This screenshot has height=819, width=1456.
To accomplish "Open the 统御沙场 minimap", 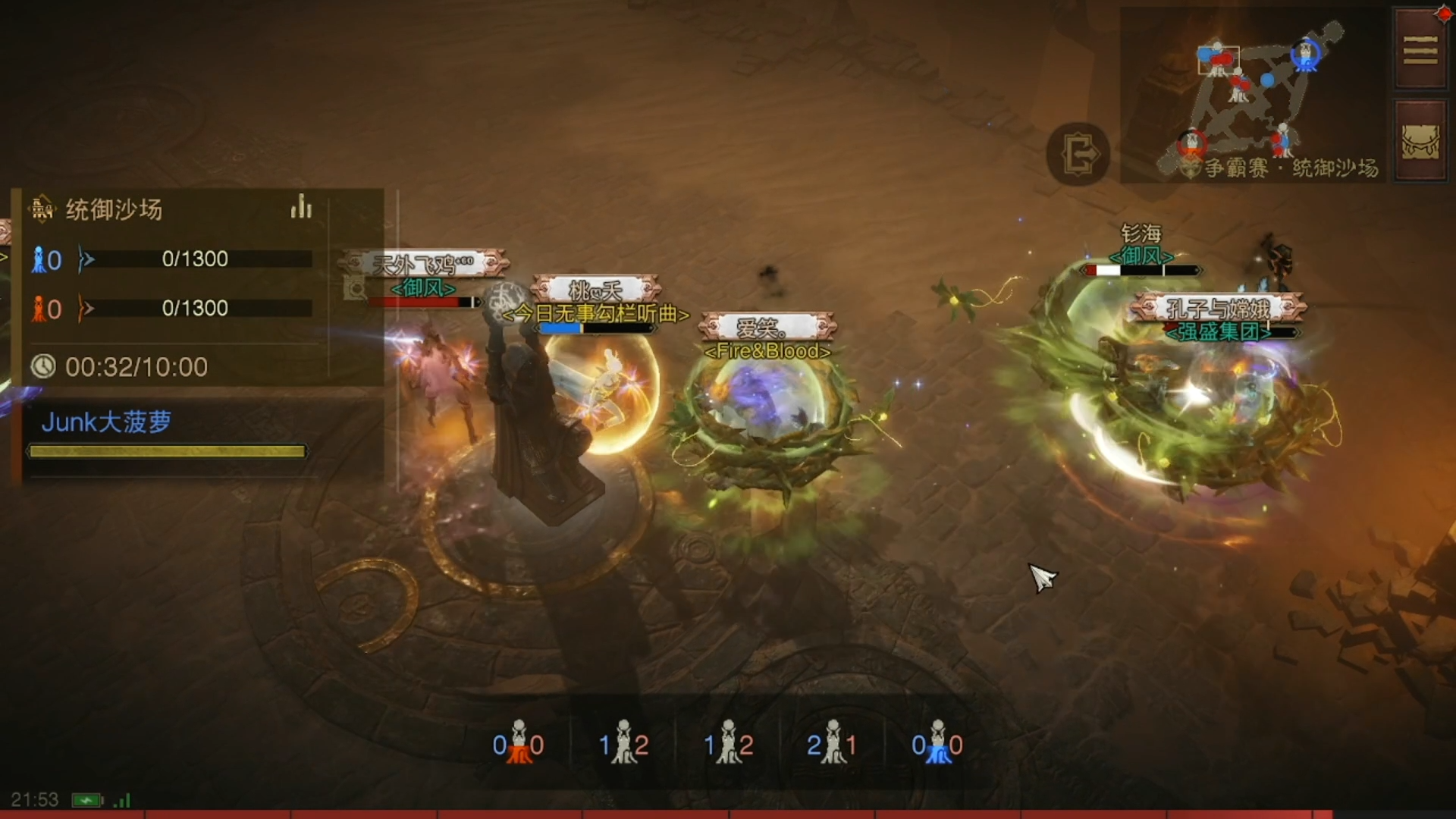I will pyautogui.click(x=1253, y=95).
